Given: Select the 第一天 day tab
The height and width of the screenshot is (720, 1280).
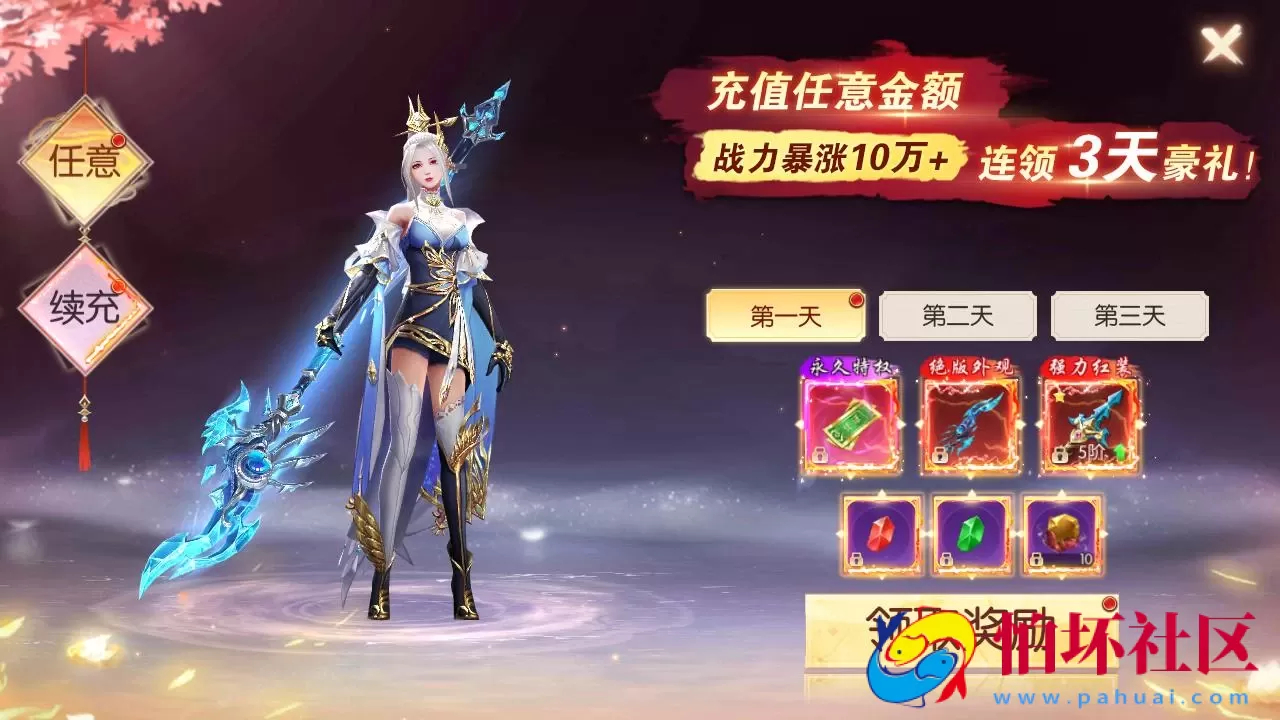Looking at the screenshot, I should pos(785,315).
